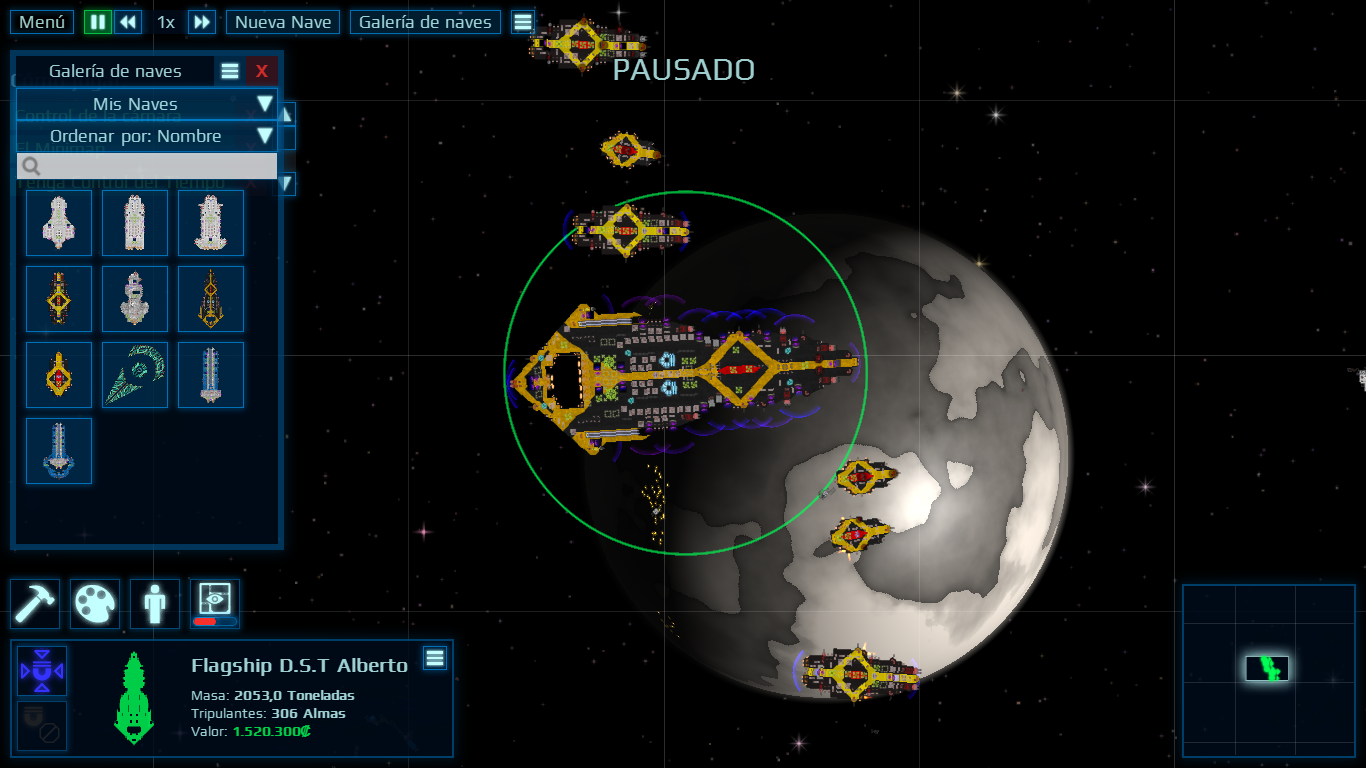Select the hammer build tool

tap(35, 603)
